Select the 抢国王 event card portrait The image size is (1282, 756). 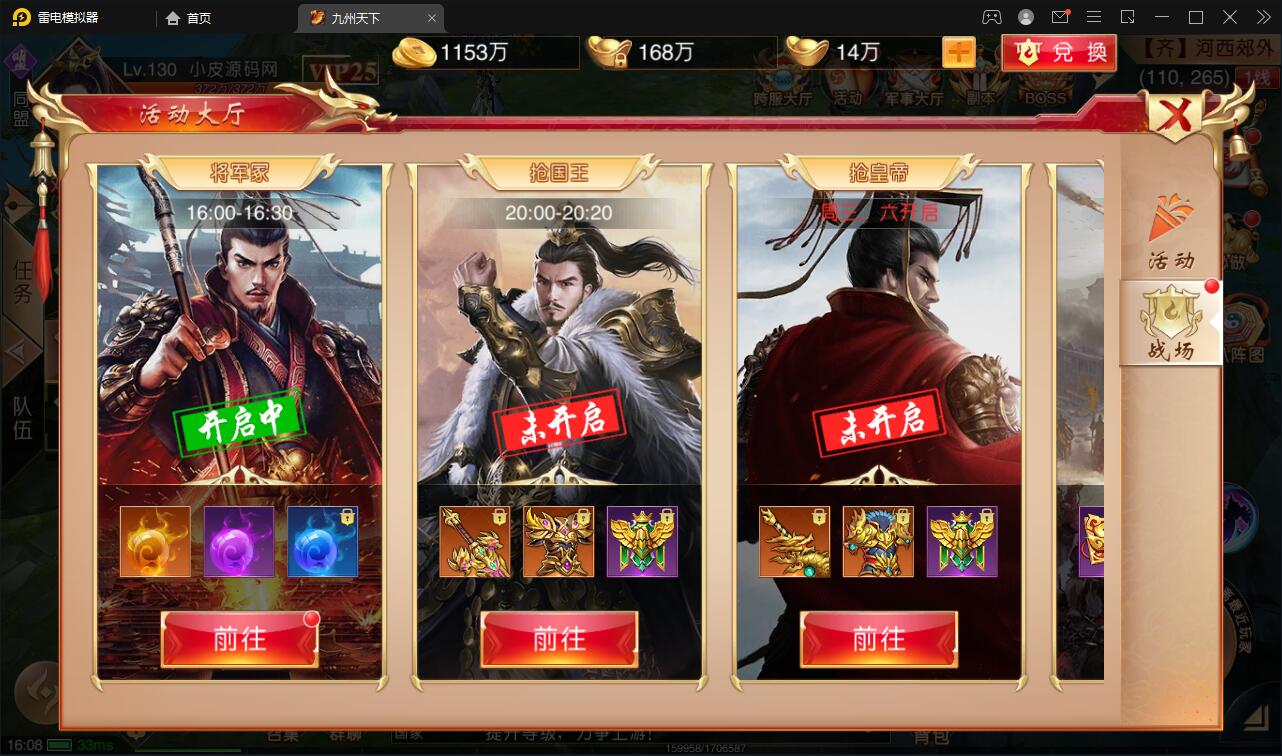tap(559, 330)
